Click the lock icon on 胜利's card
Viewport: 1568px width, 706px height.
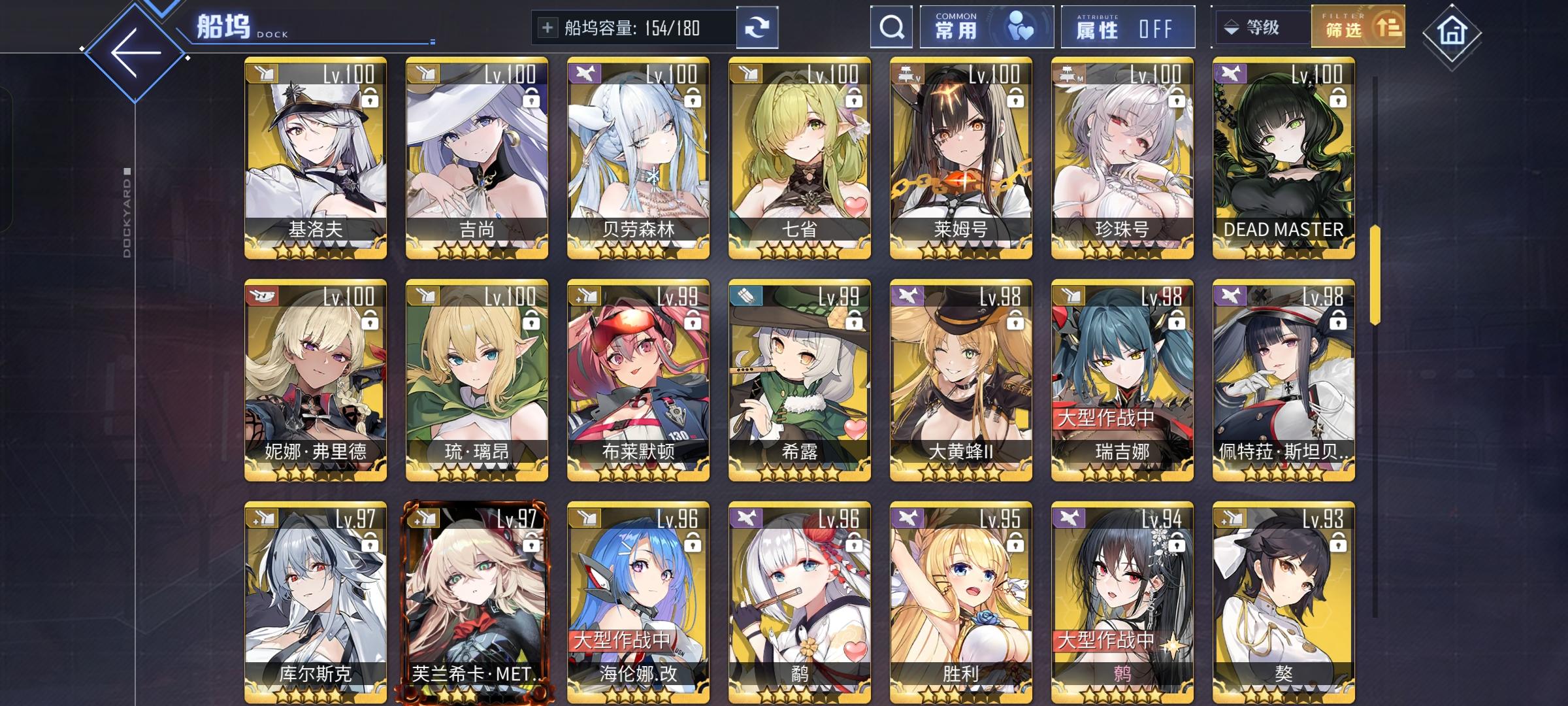[x=1015, y=543]
